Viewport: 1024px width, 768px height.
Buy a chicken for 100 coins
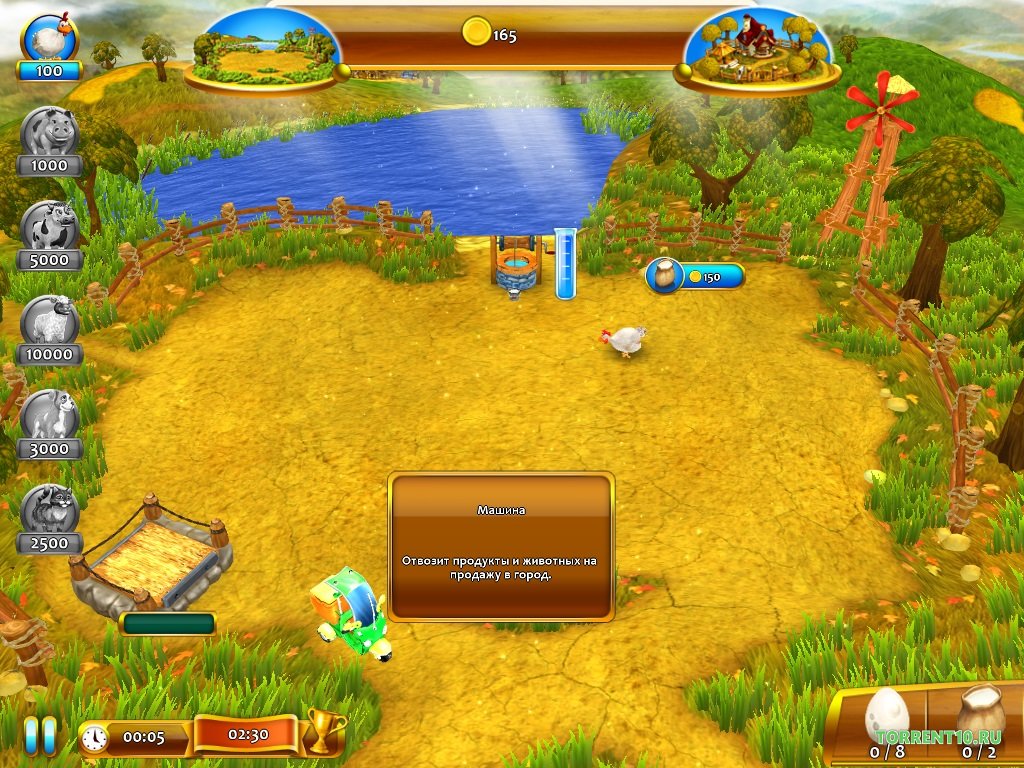[x=49, y=41]
